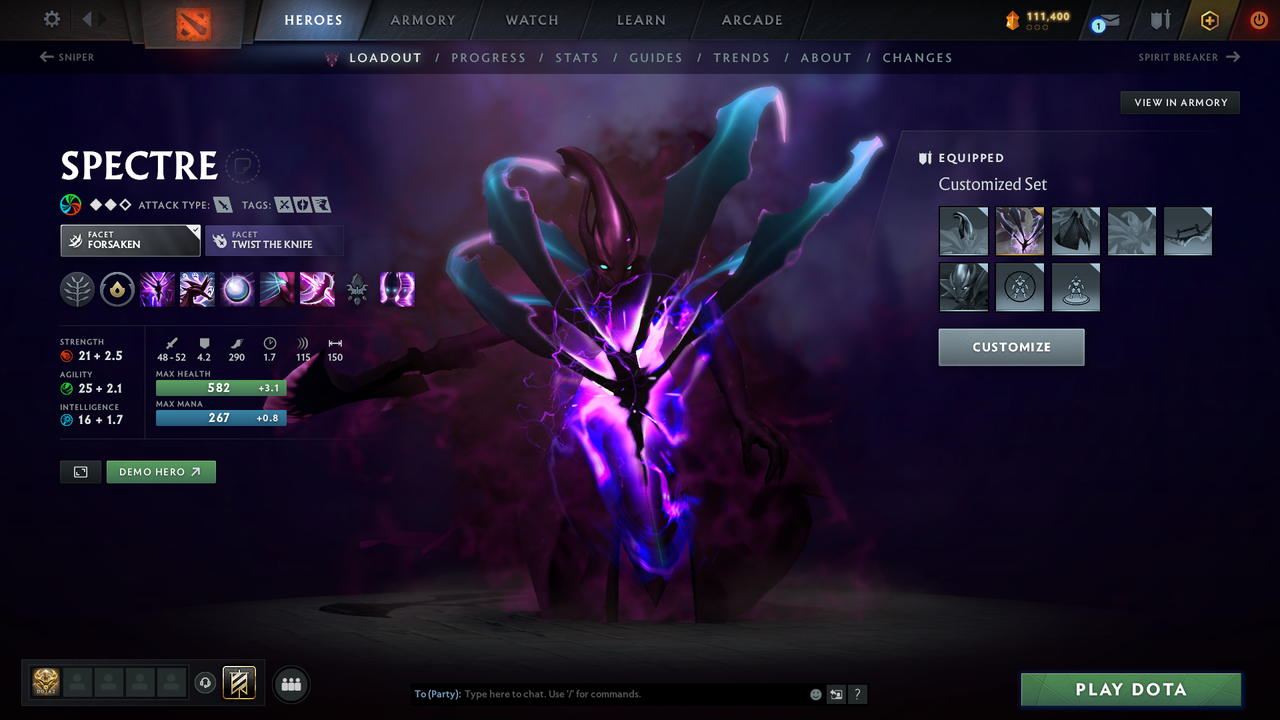
Task: Select the Forsaken facet
Action: [x=130, y=240]
